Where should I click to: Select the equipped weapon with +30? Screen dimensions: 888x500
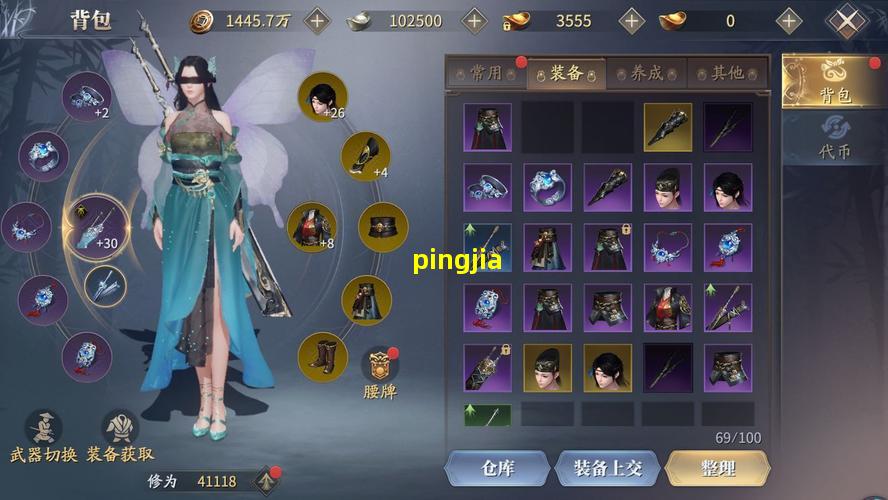[97, 225]
